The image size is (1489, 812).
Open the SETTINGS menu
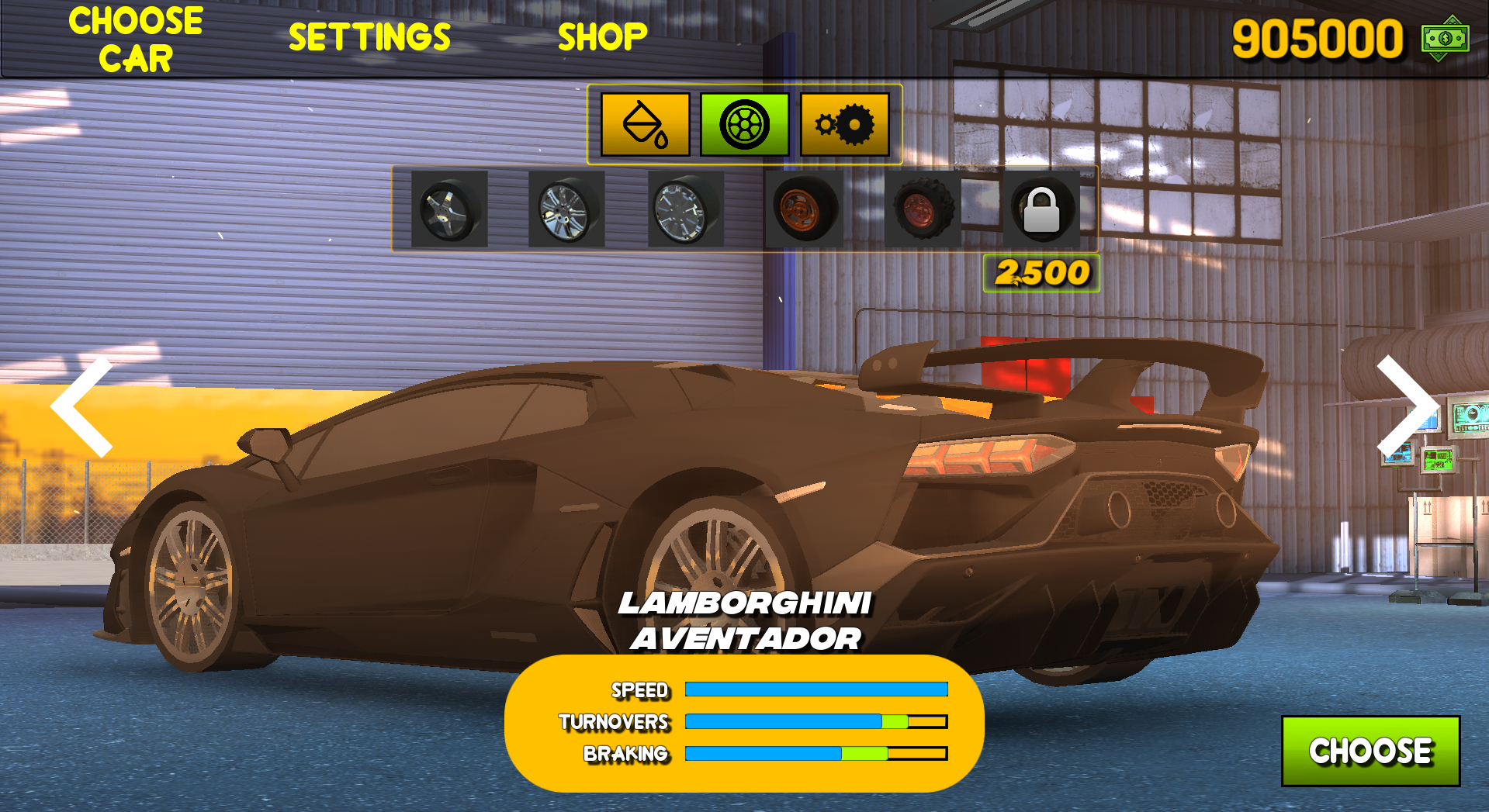tap(370, 35)
